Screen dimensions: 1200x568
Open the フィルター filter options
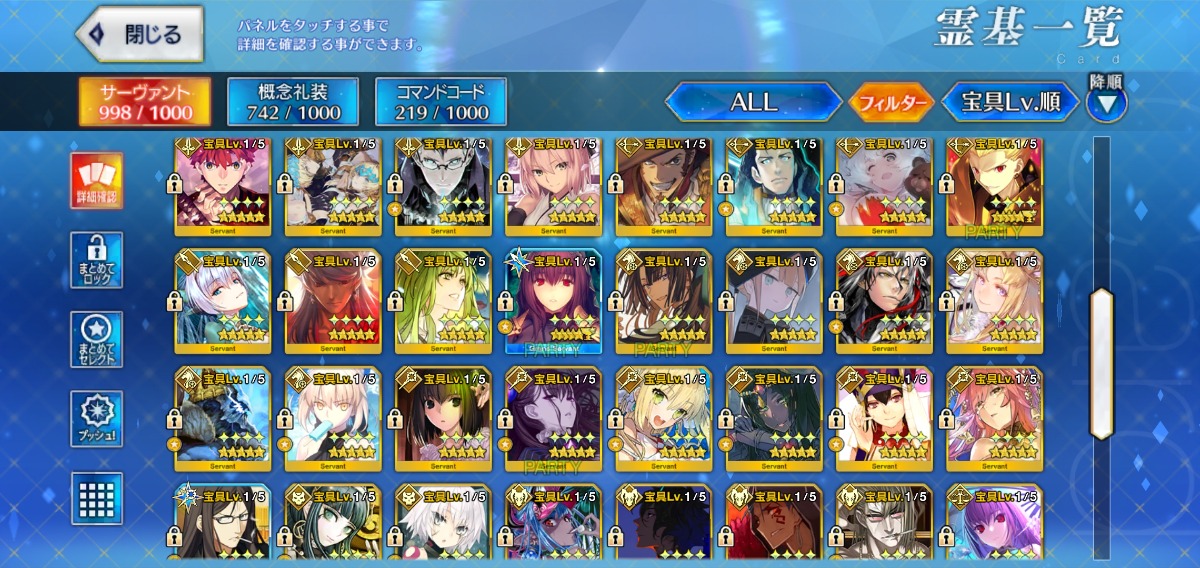(x=891, y=102)
